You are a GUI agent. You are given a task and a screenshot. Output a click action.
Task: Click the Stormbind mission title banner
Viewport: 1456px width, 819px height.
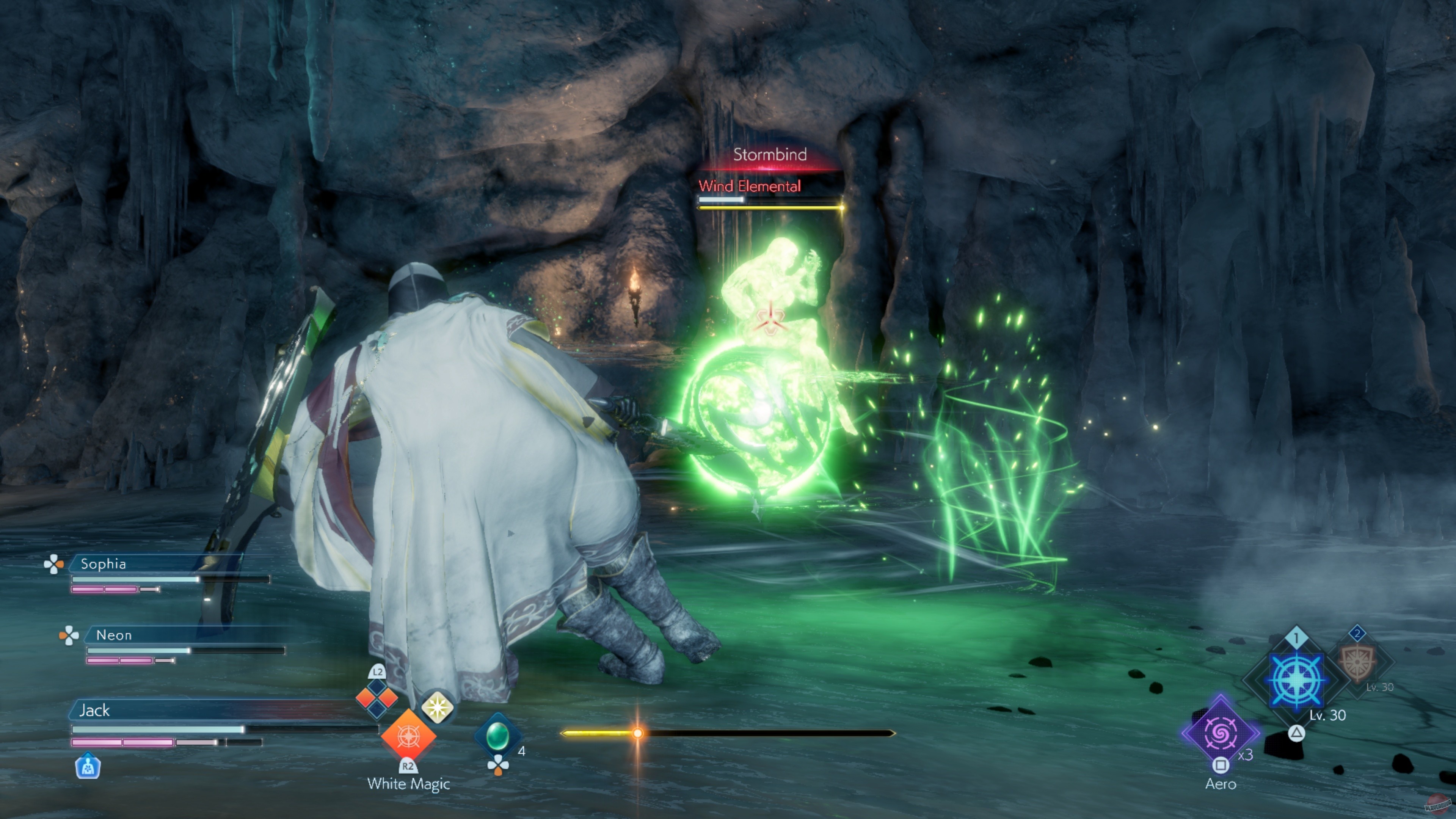[771, 154]
